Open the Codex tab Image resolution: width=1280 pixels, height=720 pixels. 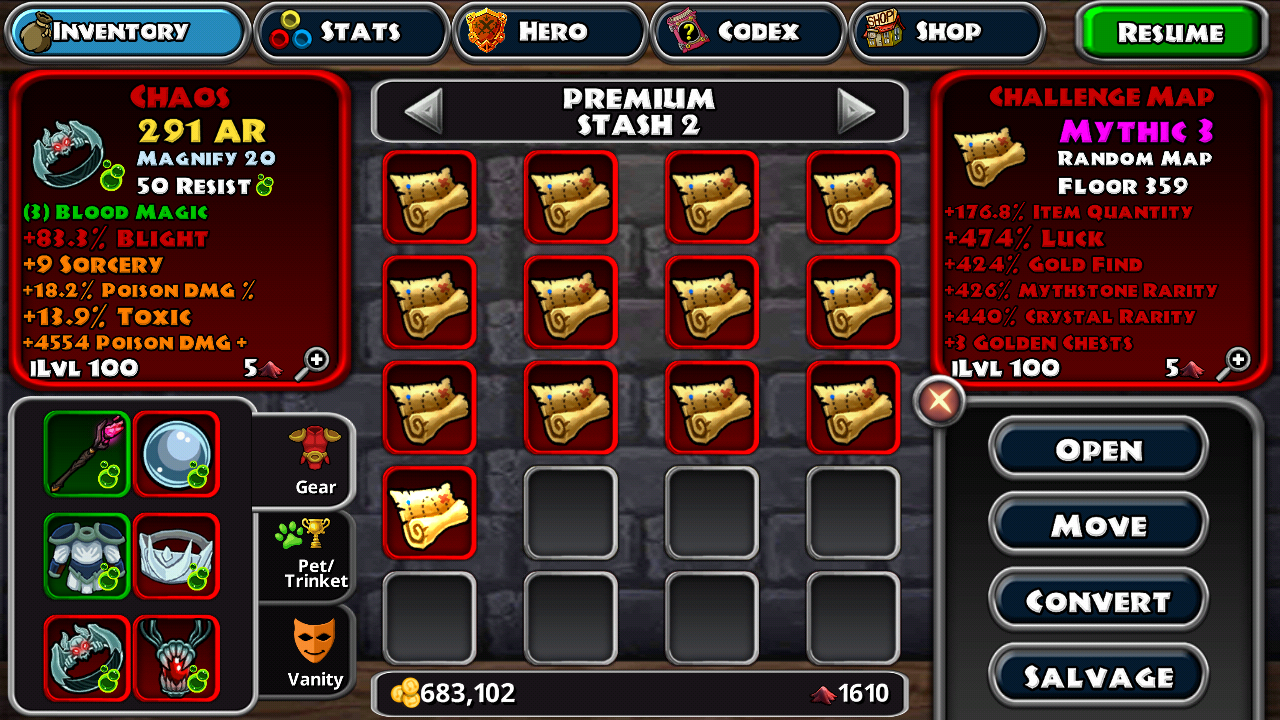click(747, 32)
